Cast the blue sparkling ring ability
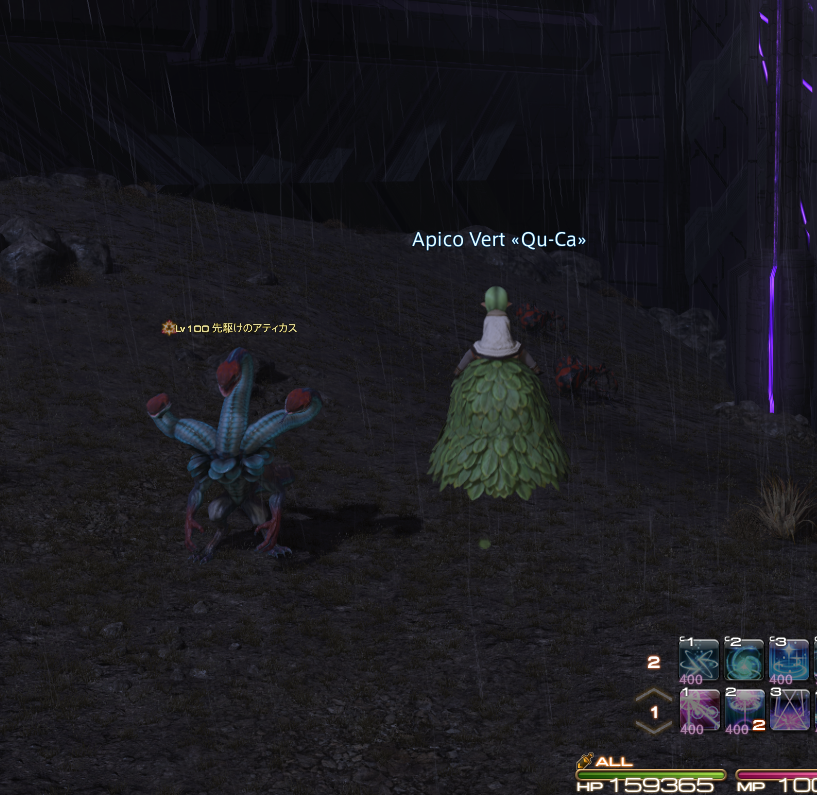817x795 pixels. 790,660
